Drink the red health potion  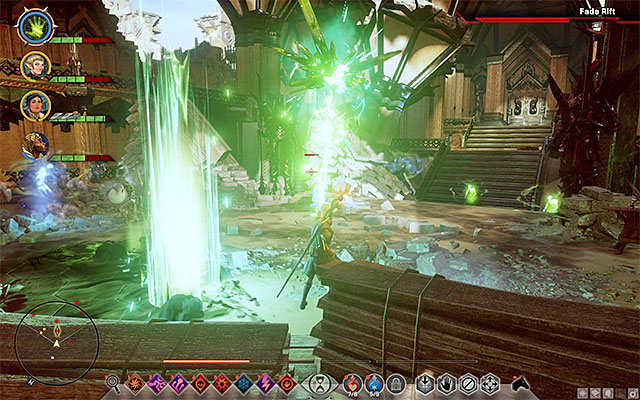[352, 382]
